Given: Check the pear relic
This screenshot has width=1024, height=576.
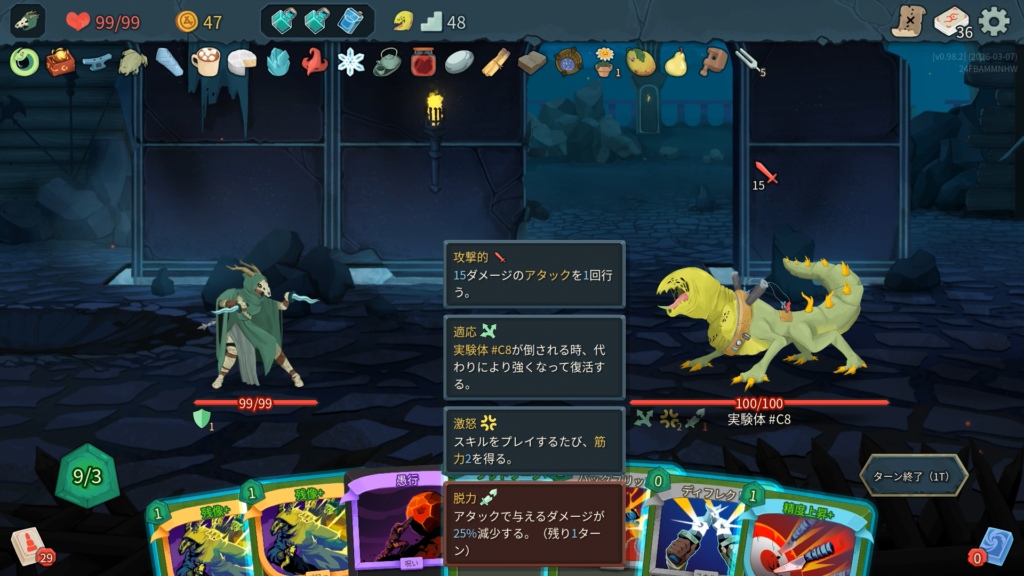Looking at the screenshot, I should [677, 62].
